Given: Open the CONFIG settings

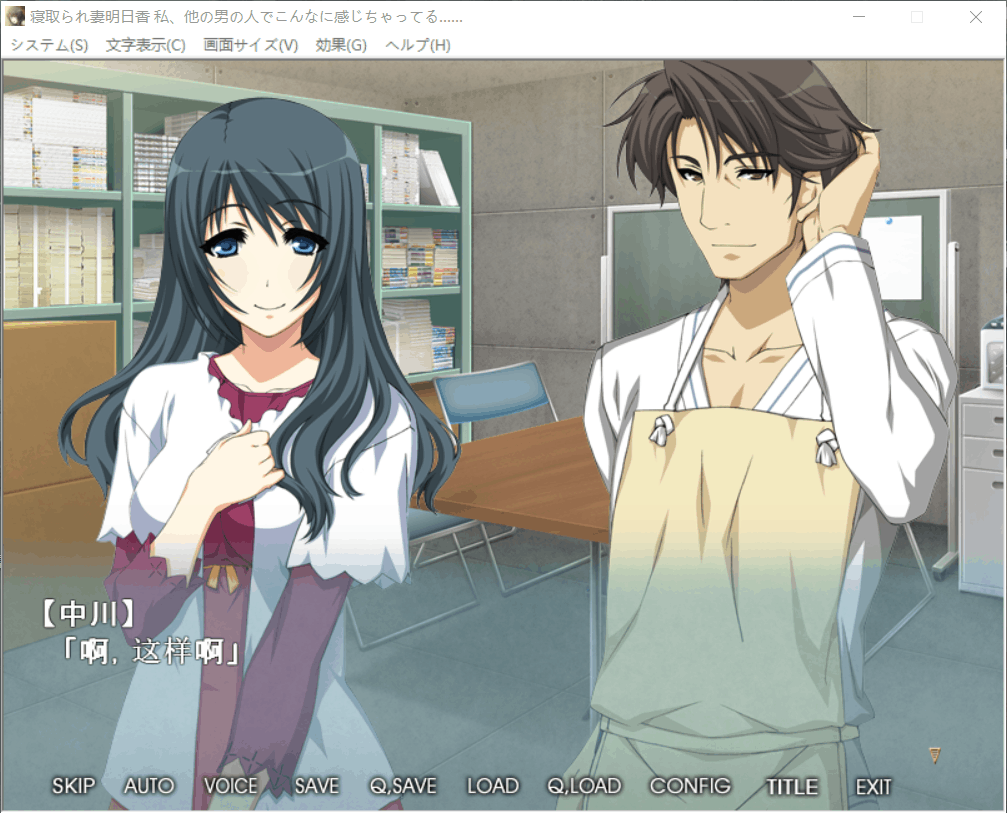Looking at the screenshot, I should (x=690, y=786).
